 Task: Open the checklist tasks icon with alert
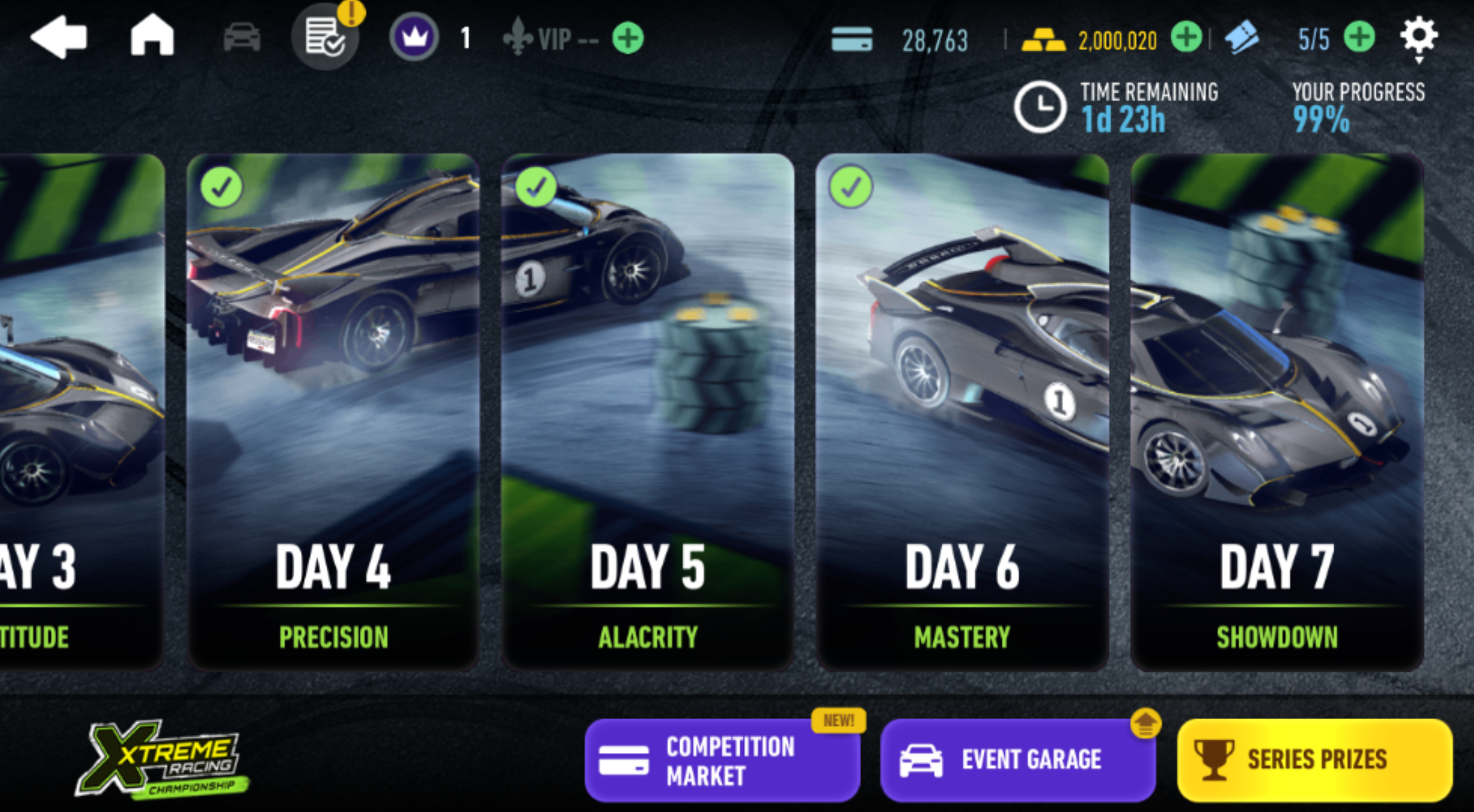pyautogui.click(x=325, y=37)
